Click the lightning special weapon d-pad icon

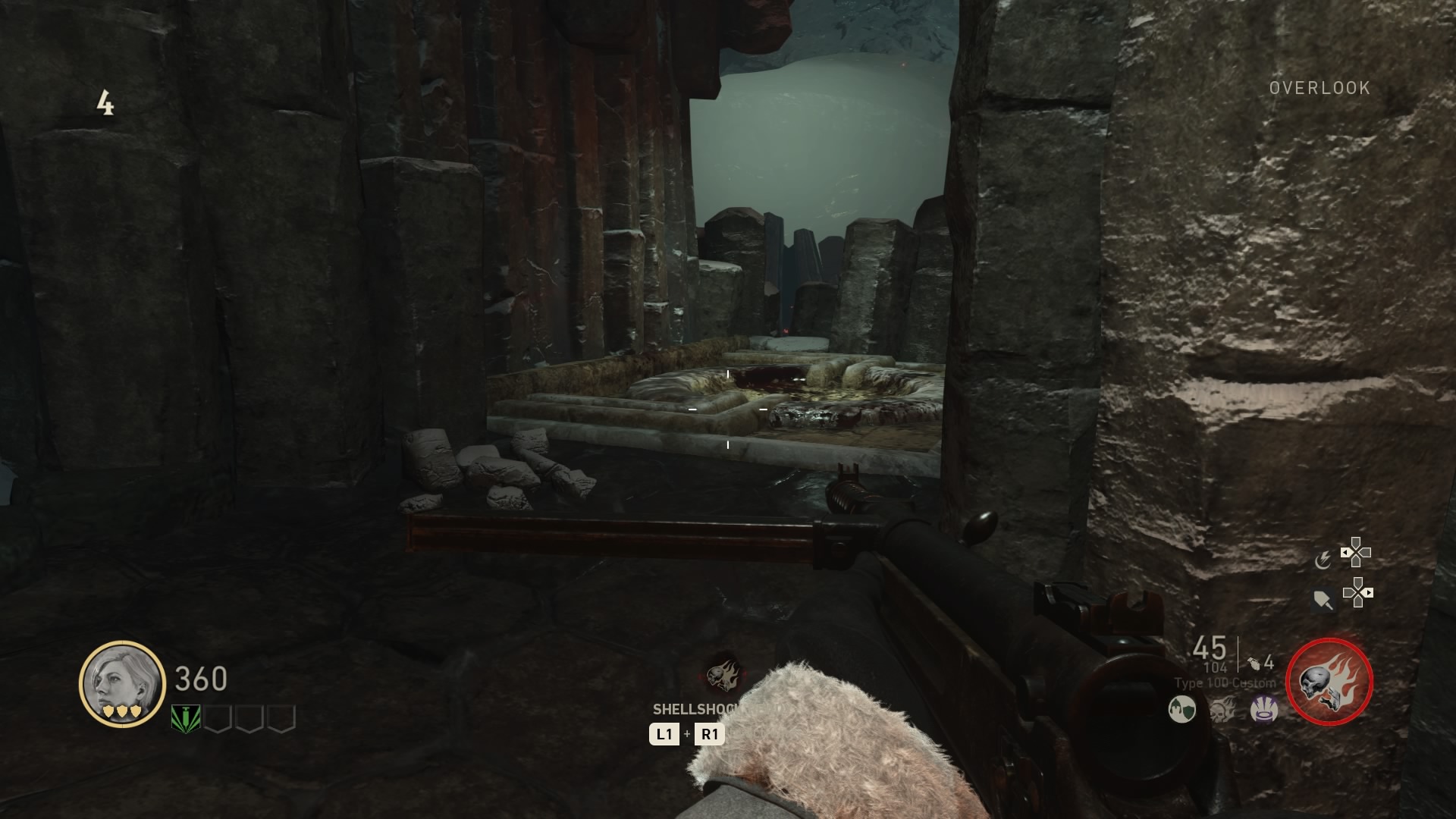click(x=1324, y=560)
